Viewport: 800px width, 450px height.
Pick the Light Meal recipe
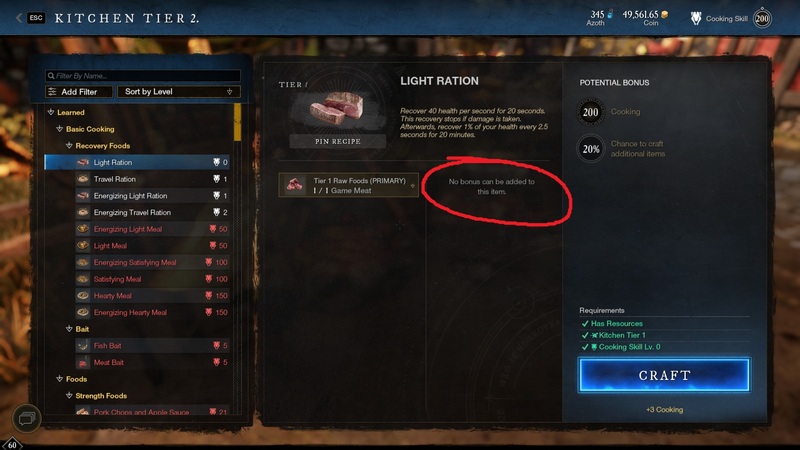[110, 245]
